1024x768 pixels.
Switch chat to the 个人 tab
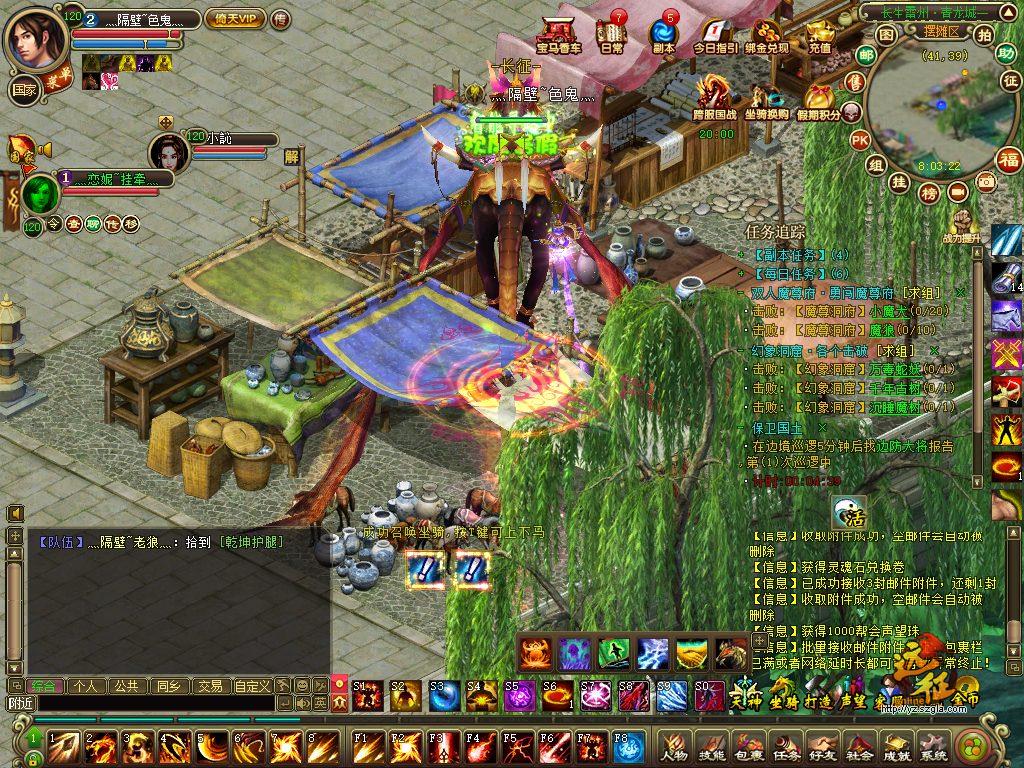[x=84, y=686]
